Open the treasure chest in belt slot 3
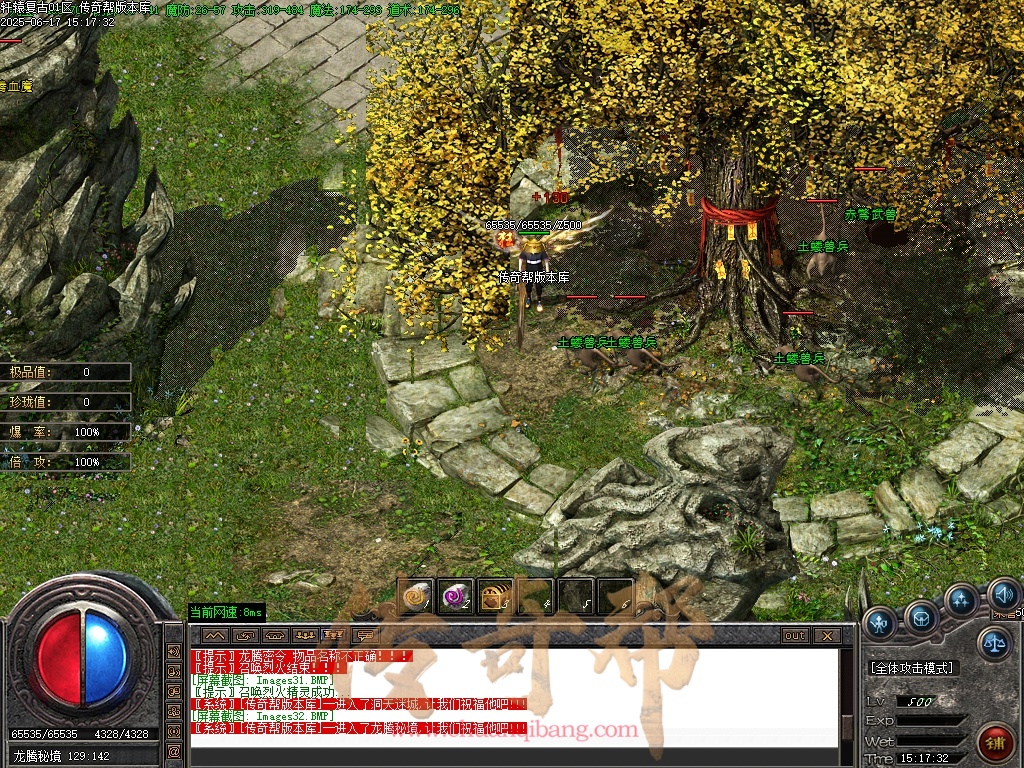 click(495, 596)
